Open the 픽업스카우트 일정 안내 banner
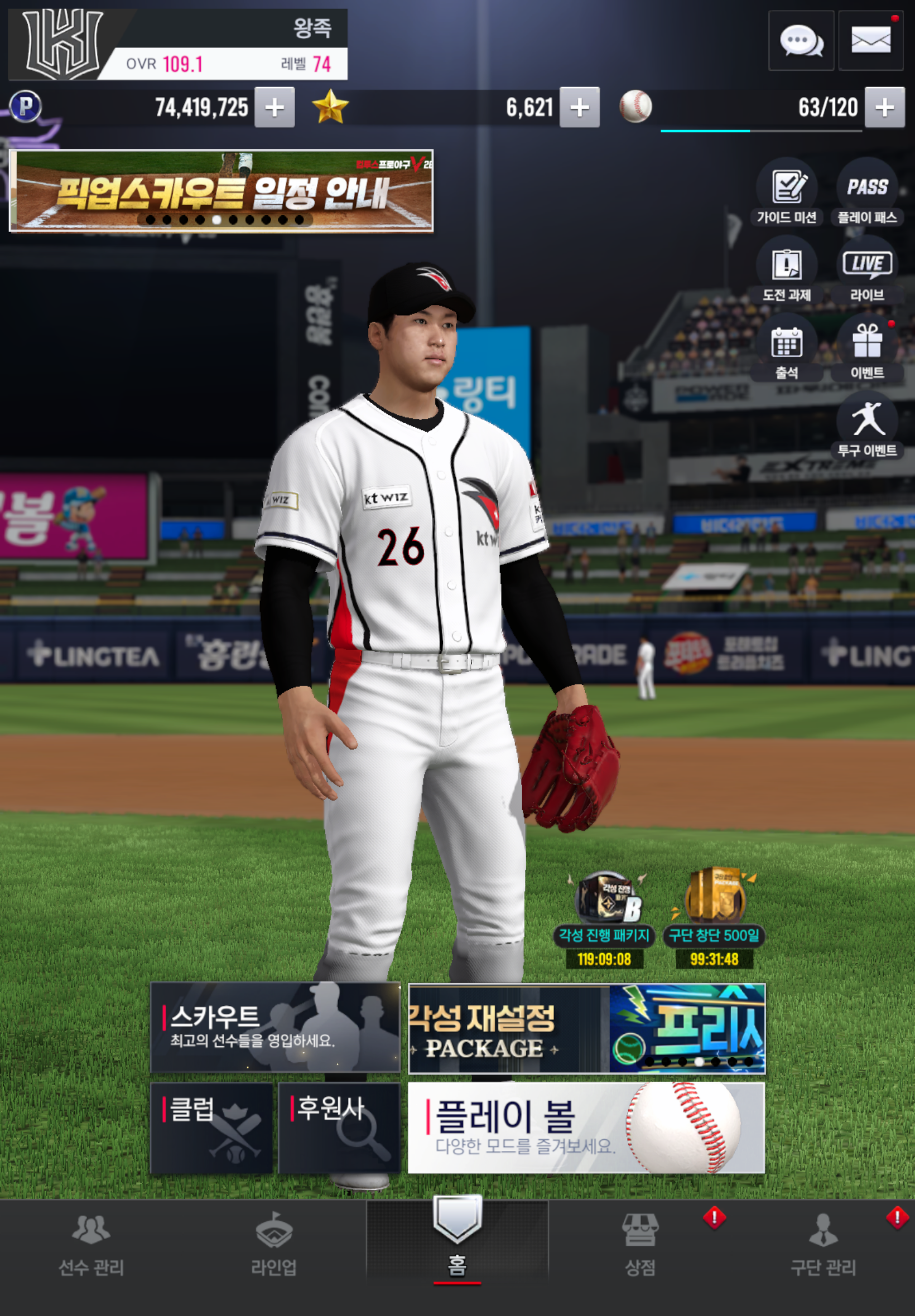Viewport: 915px width, 1316px height. (x=221, y=191)
